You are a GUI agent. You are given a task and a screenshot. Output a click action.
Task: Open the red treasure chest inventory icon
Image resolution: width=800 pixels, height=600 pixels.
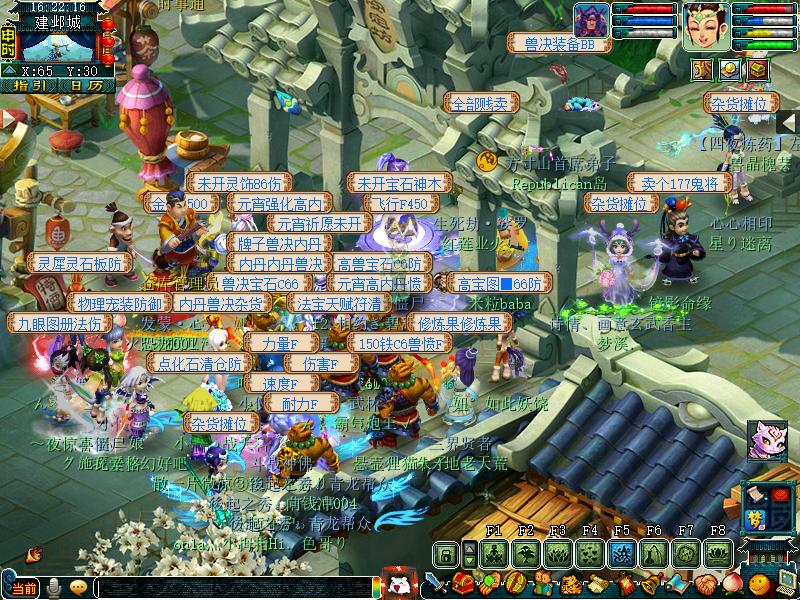point(462,582)
